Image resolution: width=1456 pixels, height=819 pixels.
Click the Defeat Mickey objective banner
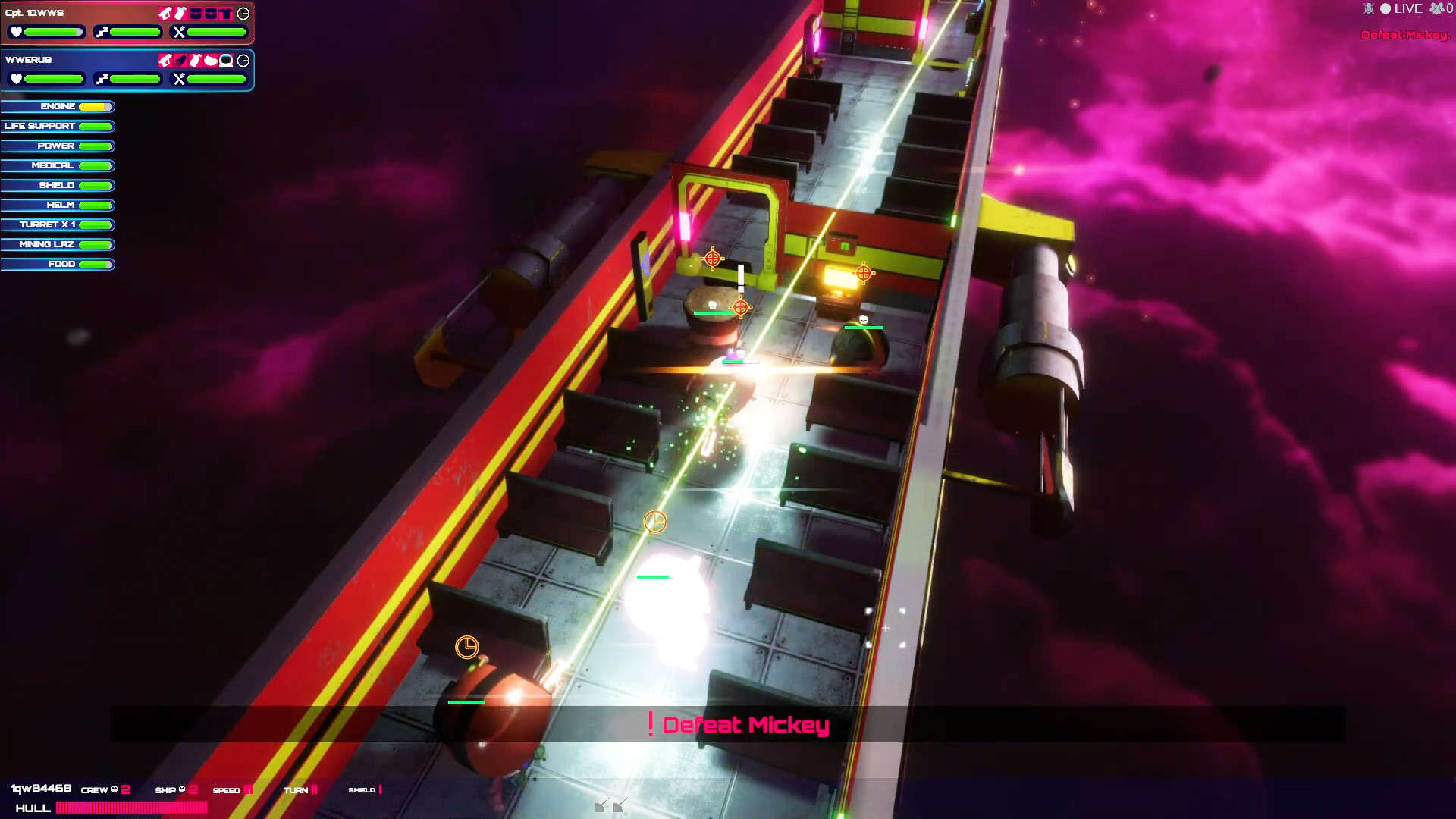739,724
